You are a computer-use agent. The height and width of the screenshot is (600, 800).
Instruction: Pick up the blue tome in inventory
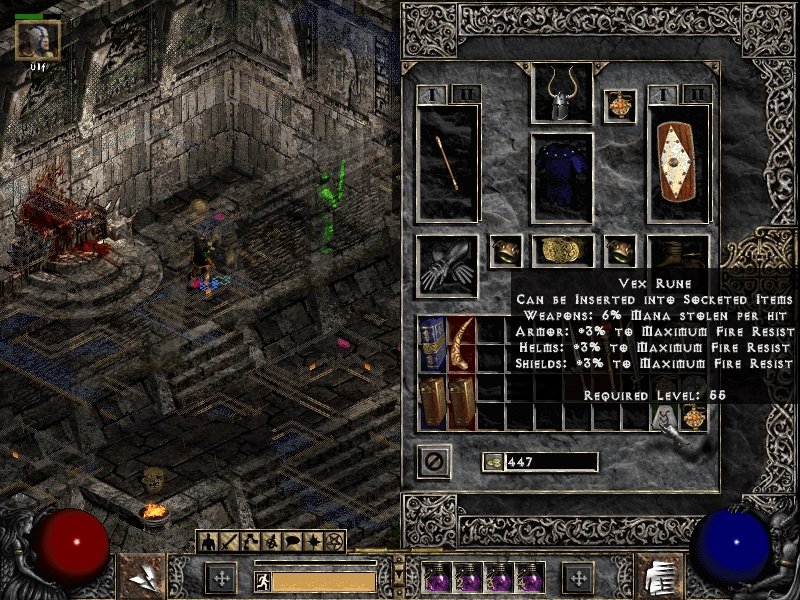coord(433,345)
